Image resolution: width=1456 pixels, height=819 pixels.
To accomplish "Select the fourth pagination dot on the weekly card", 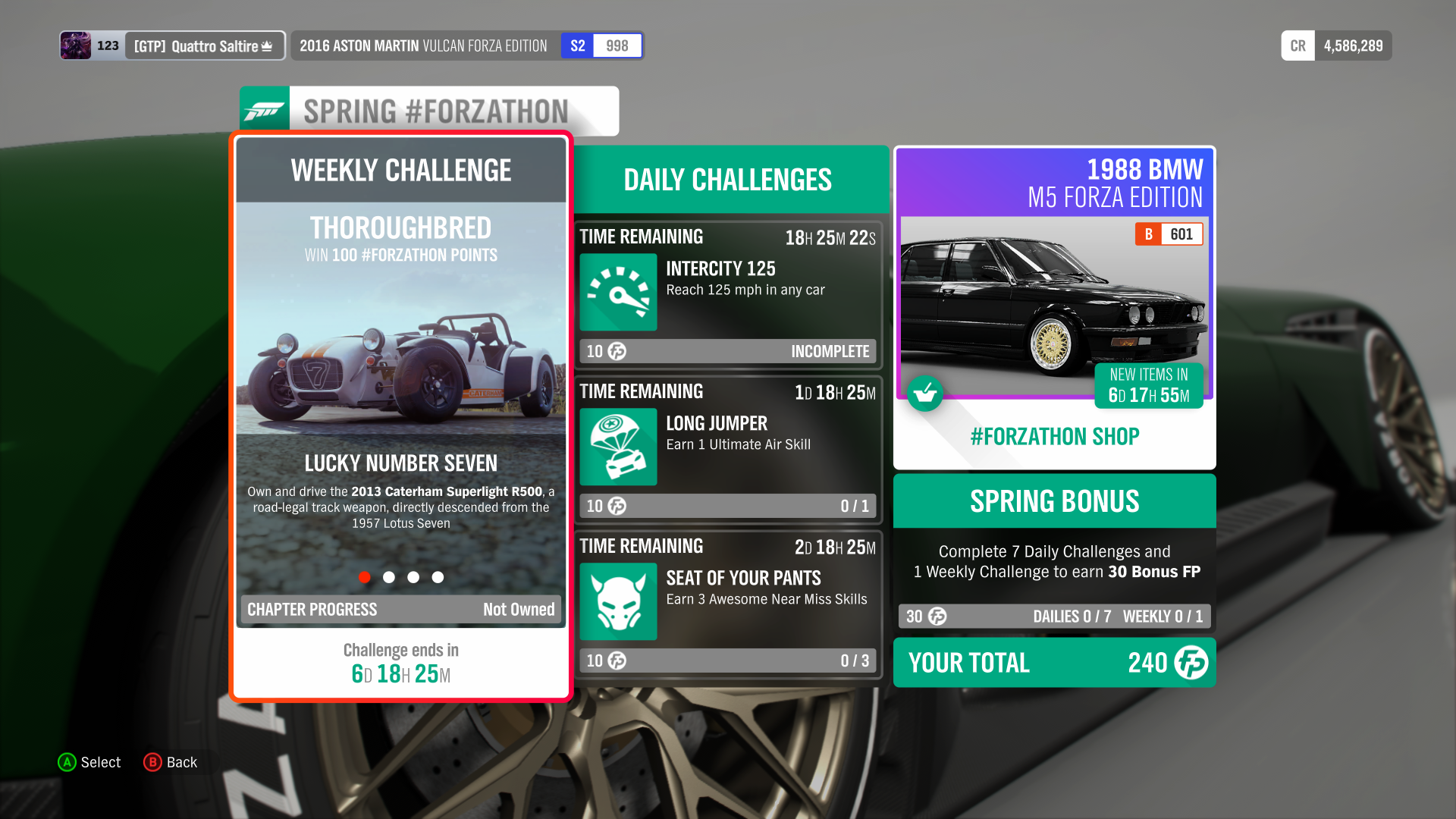I will point(438,577).
